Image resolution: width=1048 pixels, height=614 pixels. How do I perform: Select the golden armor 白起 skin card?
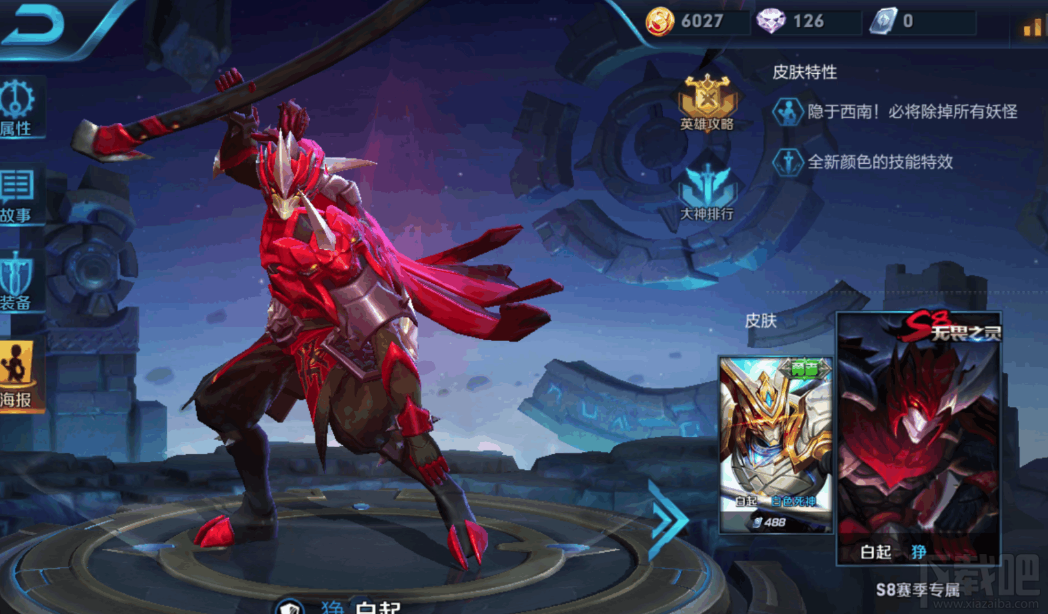(x=775, y=443)
